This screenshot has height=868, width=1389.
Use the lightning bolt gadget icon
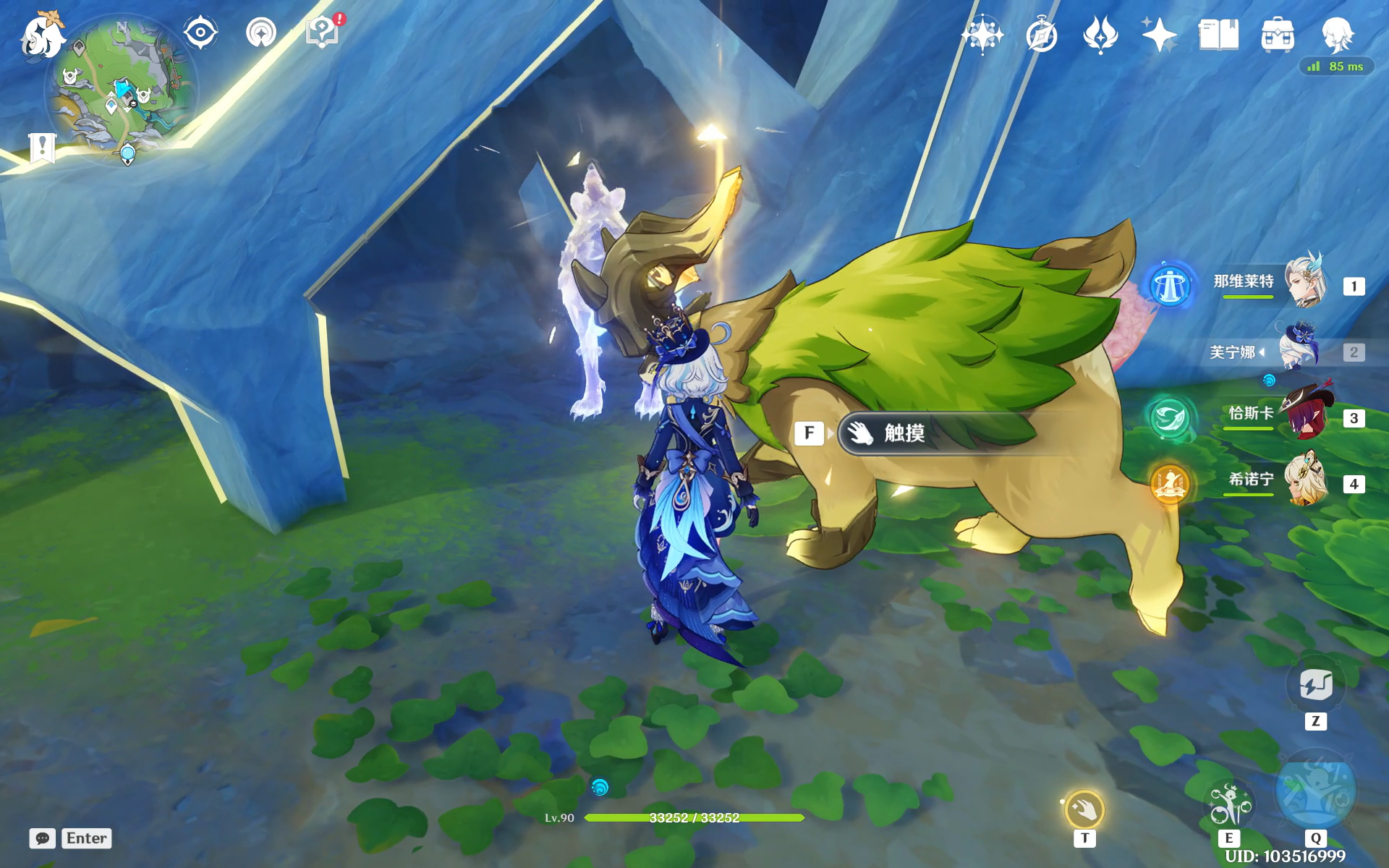pos(1315,684)
